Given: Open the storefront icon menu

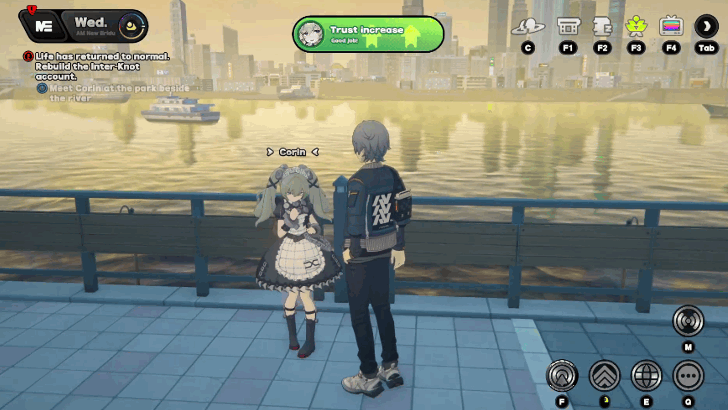Looking at the screenshot, I should tap(568, 27).
